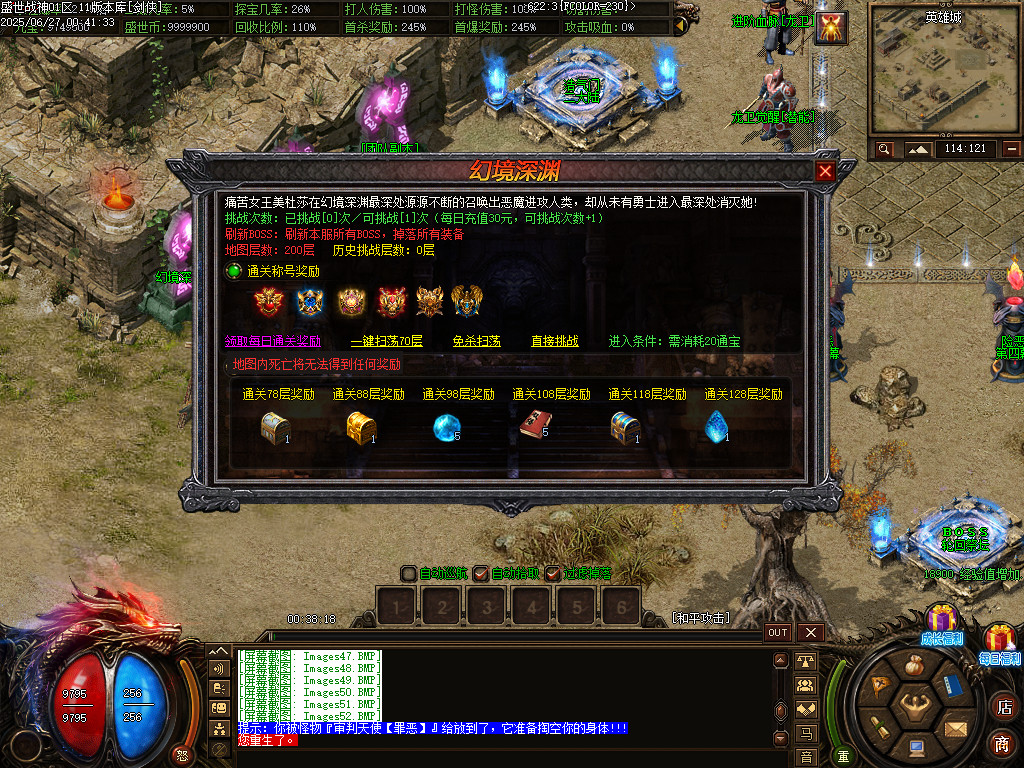The height and width of the screenshot is (768, 1024).
Task: Open the 店 shop round button
Action: 1003,707
